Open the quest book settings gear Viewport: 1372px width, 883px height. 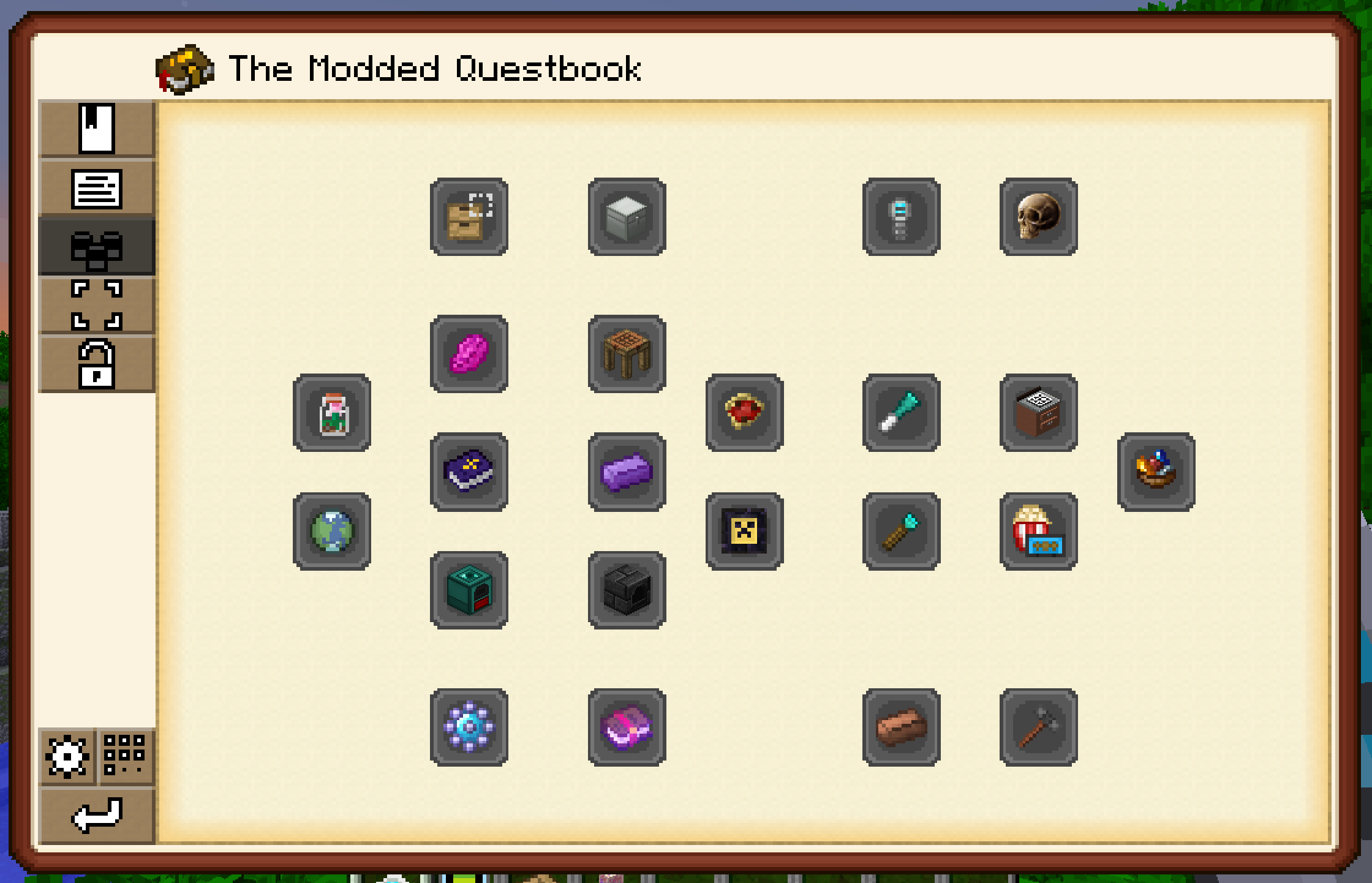click(x=67, y=756)
